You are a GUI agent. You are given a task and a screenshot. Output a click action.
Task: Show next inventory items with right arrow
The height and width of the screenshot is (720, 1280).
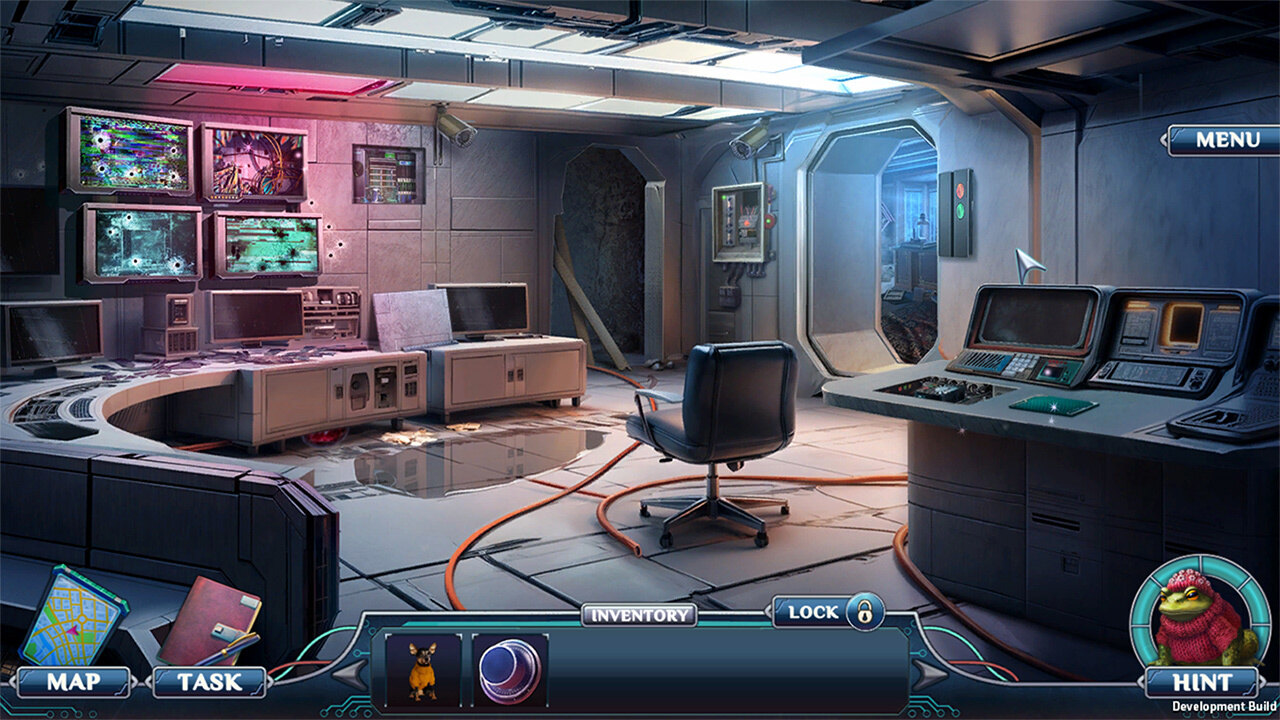[930, 676]
